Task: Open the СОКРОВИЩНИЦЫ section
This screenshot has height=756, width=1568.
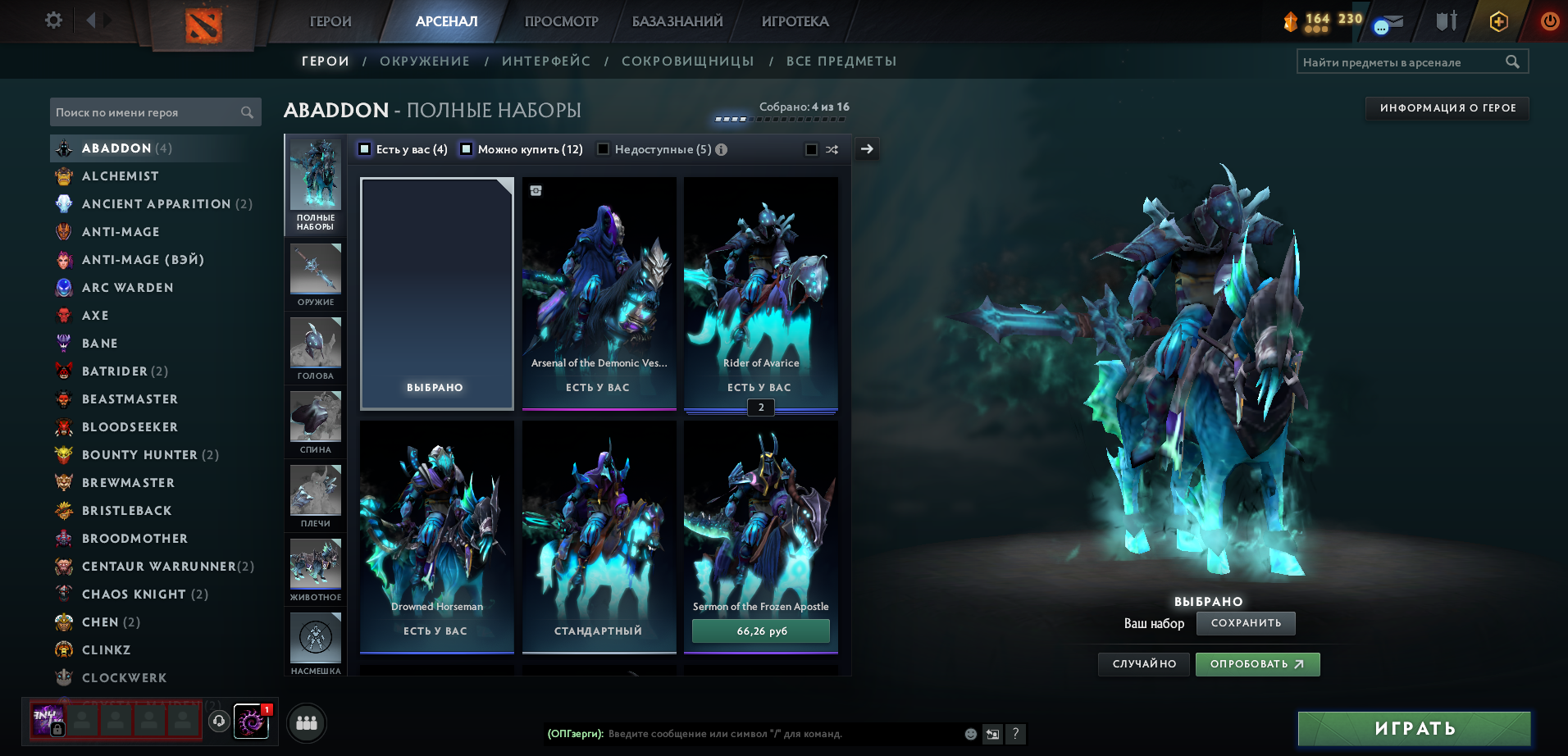Action: [689, 61]
